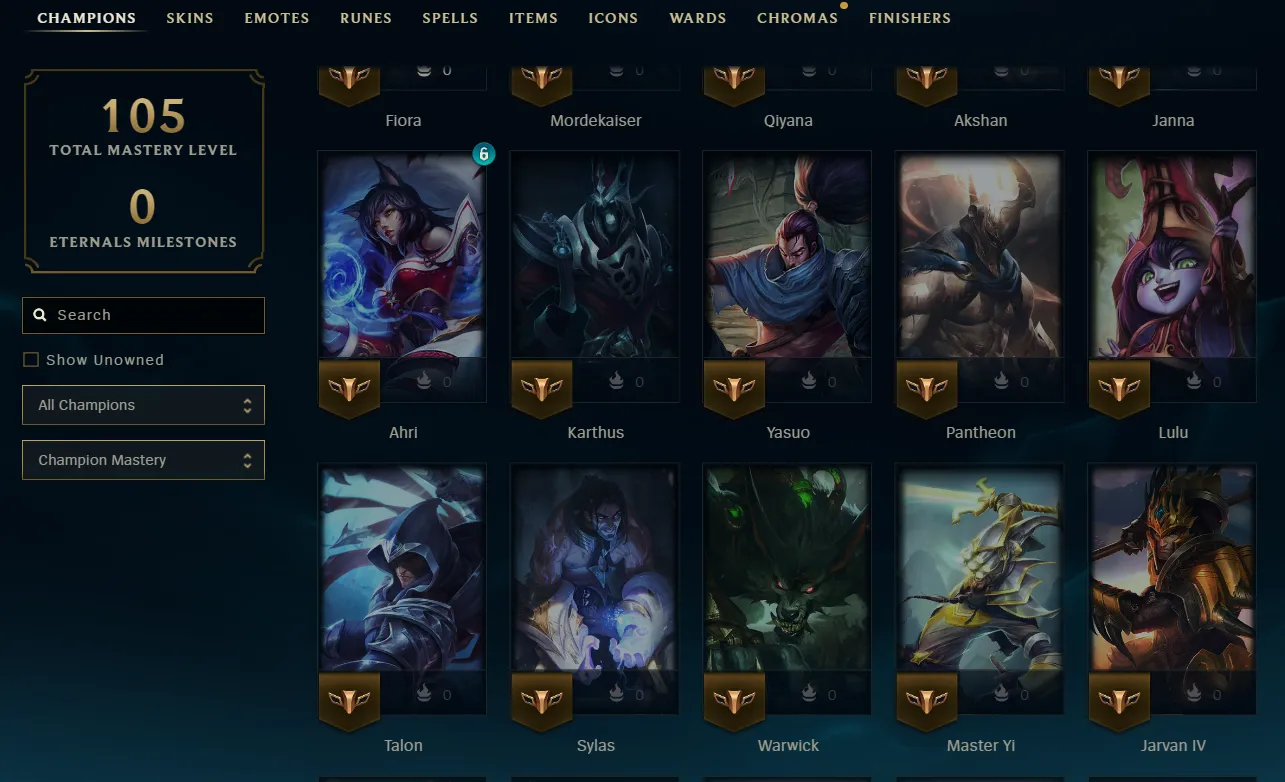
Task: Open the Emotes tab
Action: 277,18
